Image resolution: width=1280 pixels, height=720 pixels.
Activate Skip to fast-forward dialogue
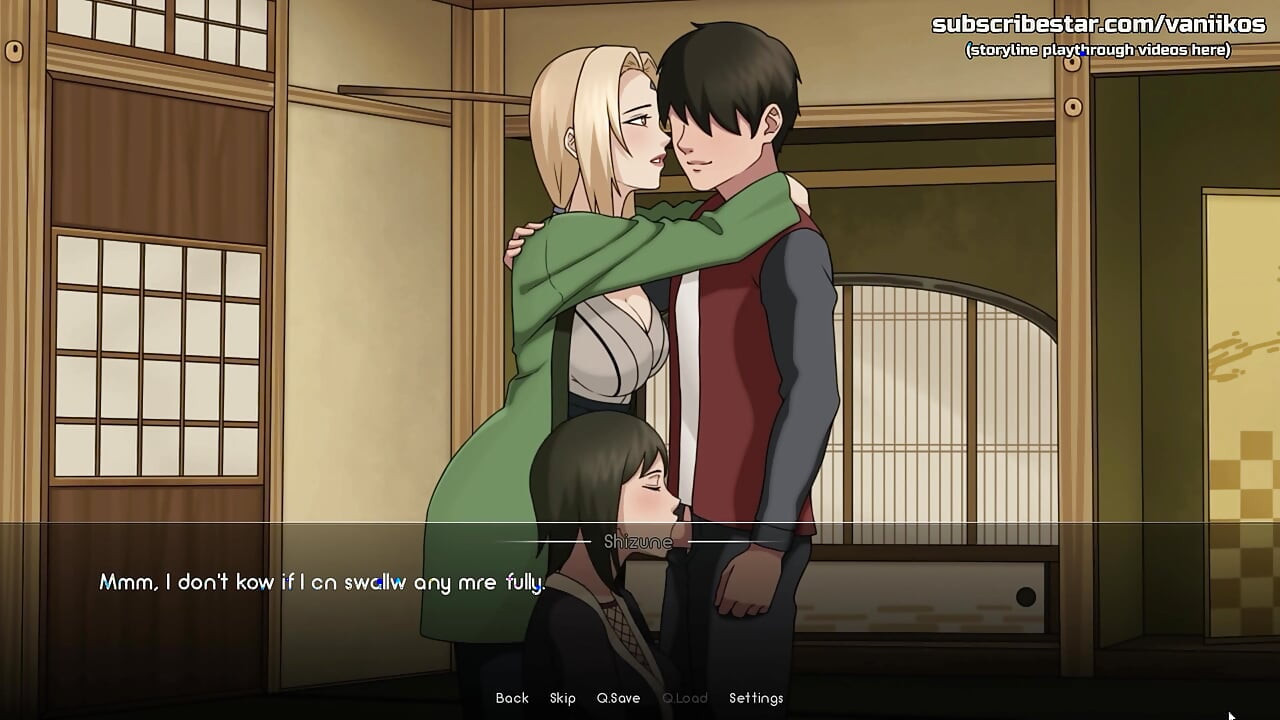[563, 698]
